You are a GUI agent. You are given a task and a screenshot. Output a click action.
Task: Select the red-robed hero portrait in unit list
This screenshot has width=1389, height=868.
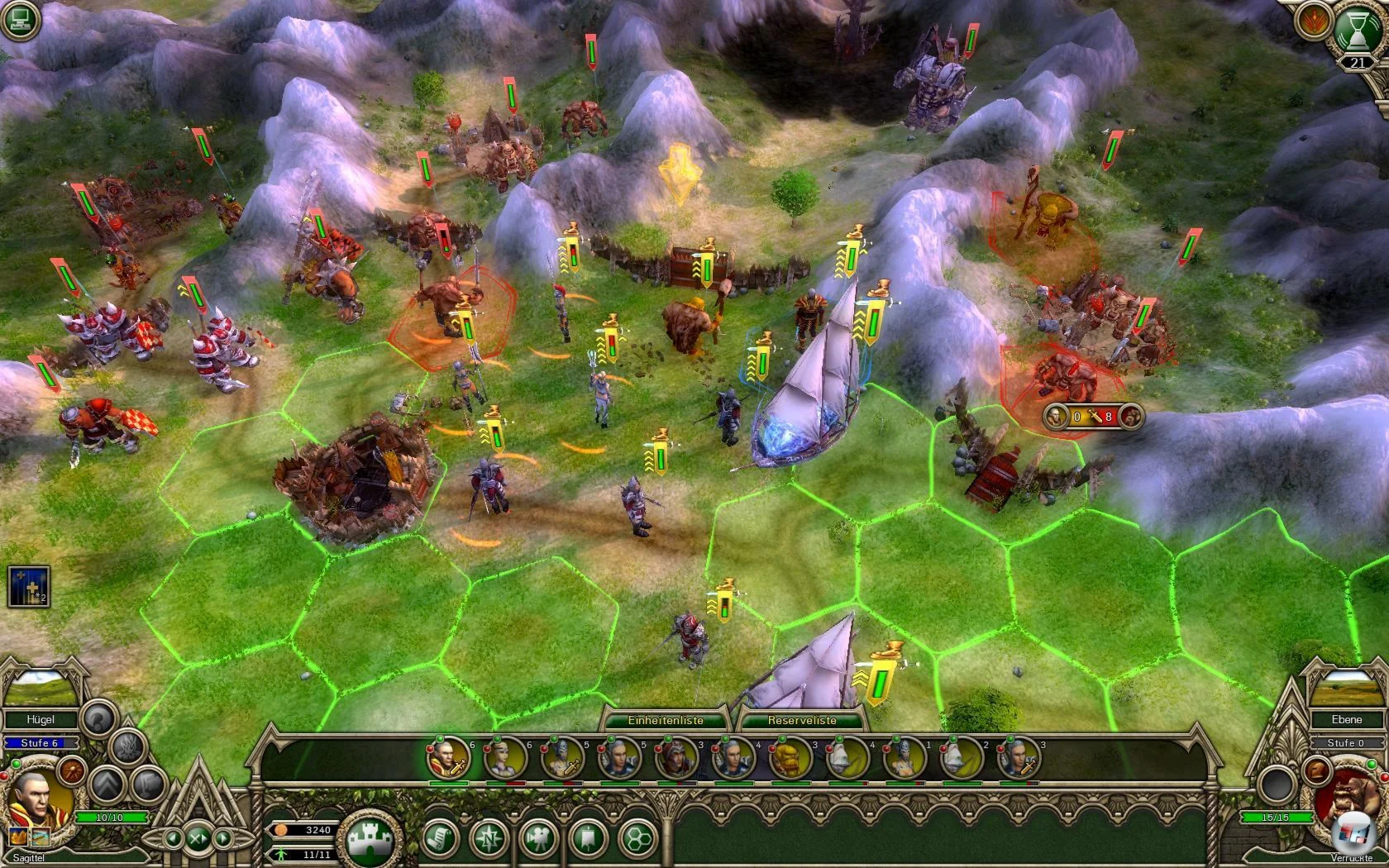point(447,758)
